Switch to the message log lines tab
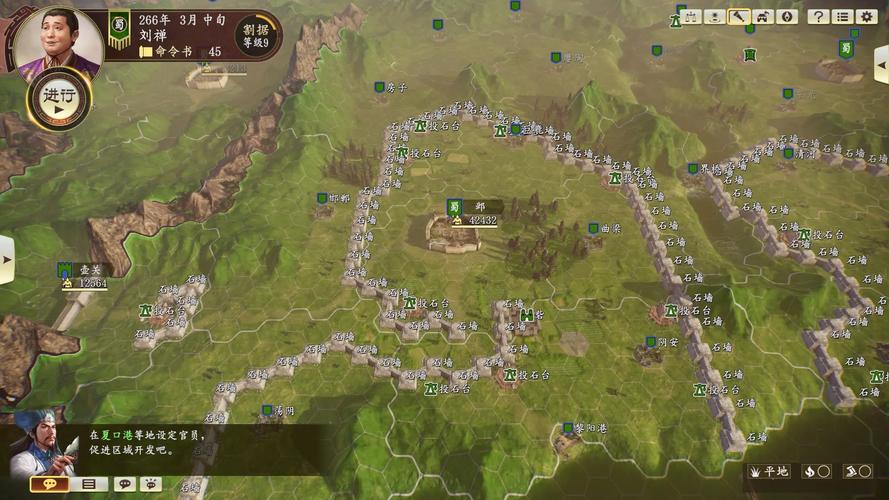This screenshot has width=889, height=500. 89,484
